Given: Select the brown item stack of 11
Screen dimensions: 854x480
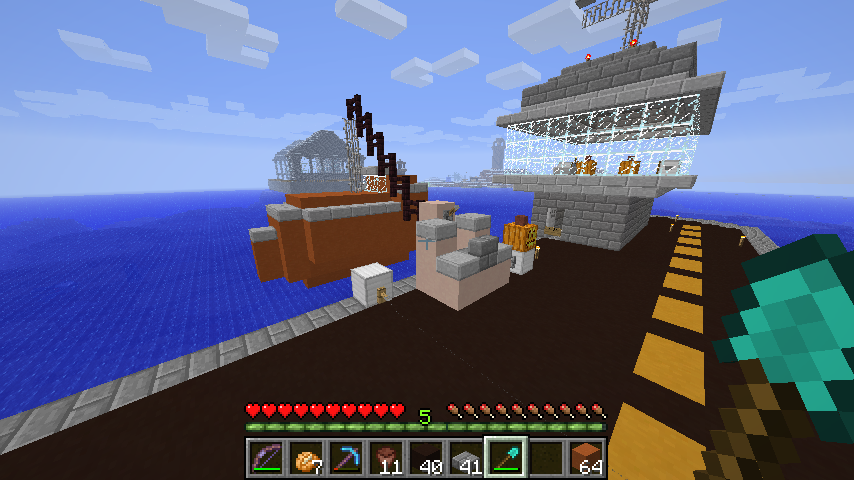Looking at the screenshot, I should tap(385, 459).
